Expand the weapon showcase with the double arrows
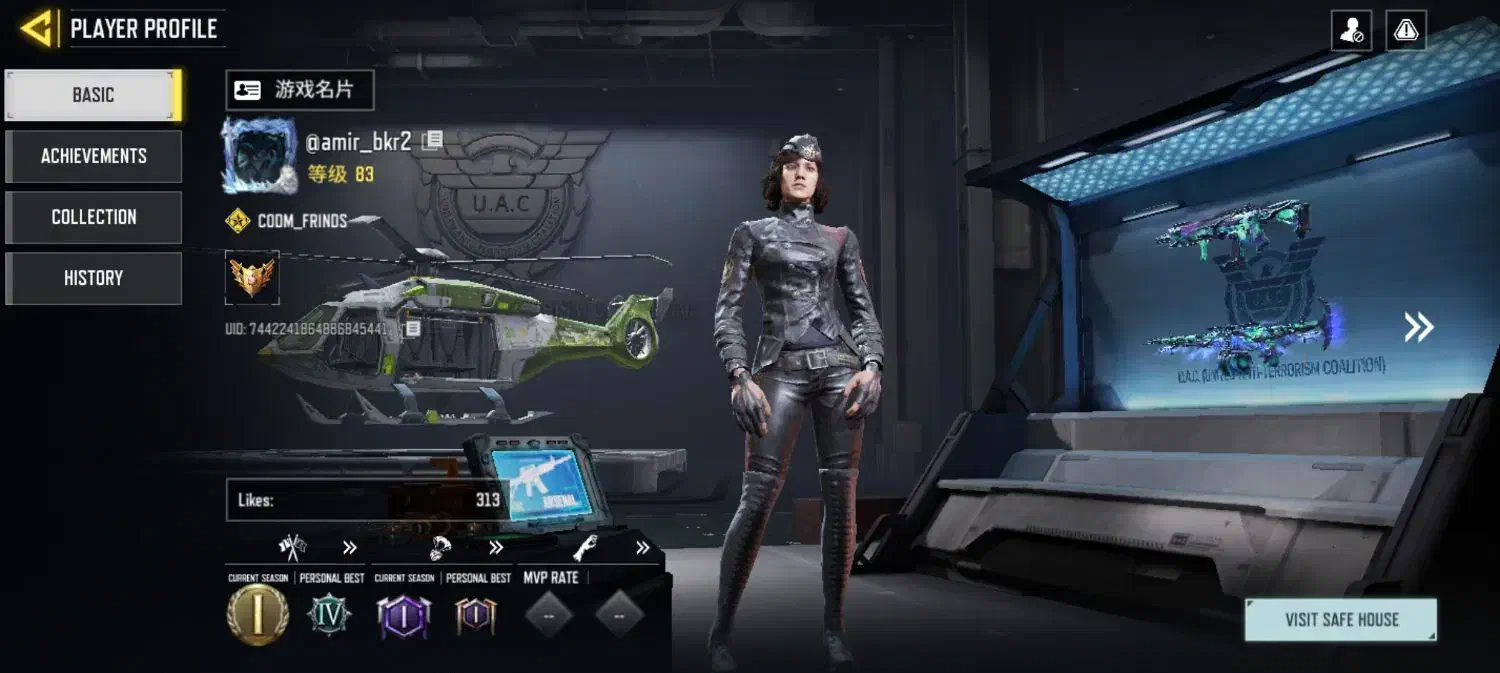1500x673 pixels. 1418,327
